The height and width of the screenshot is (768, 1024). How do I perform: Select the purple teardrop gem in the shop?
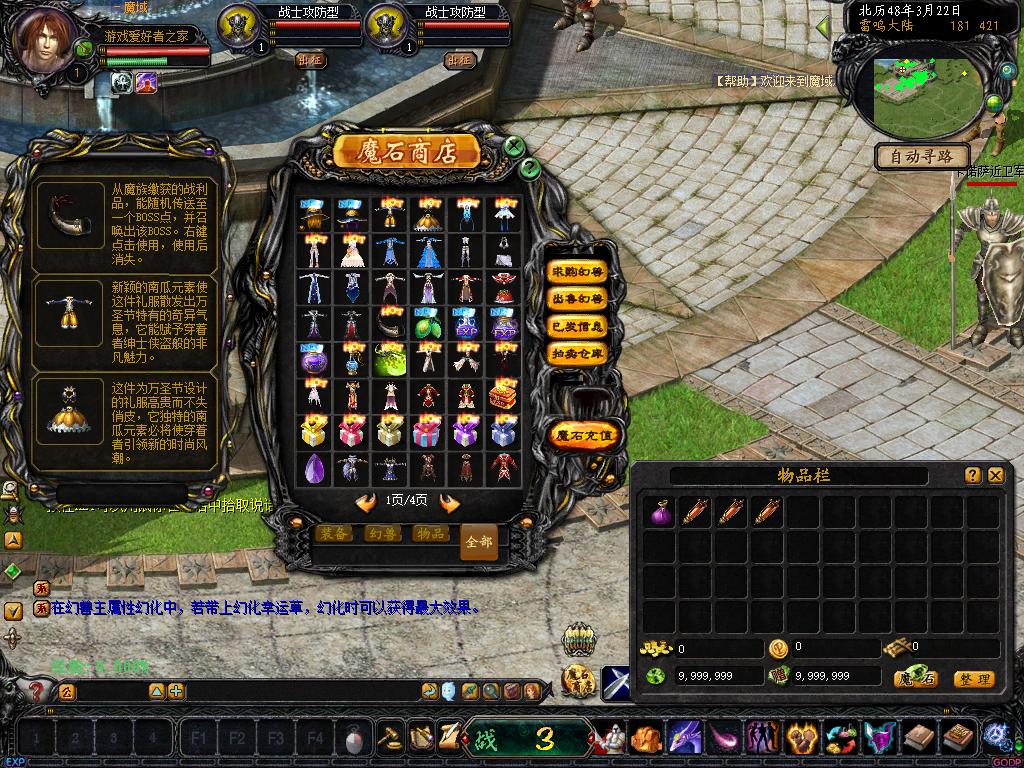pos(312,467)
